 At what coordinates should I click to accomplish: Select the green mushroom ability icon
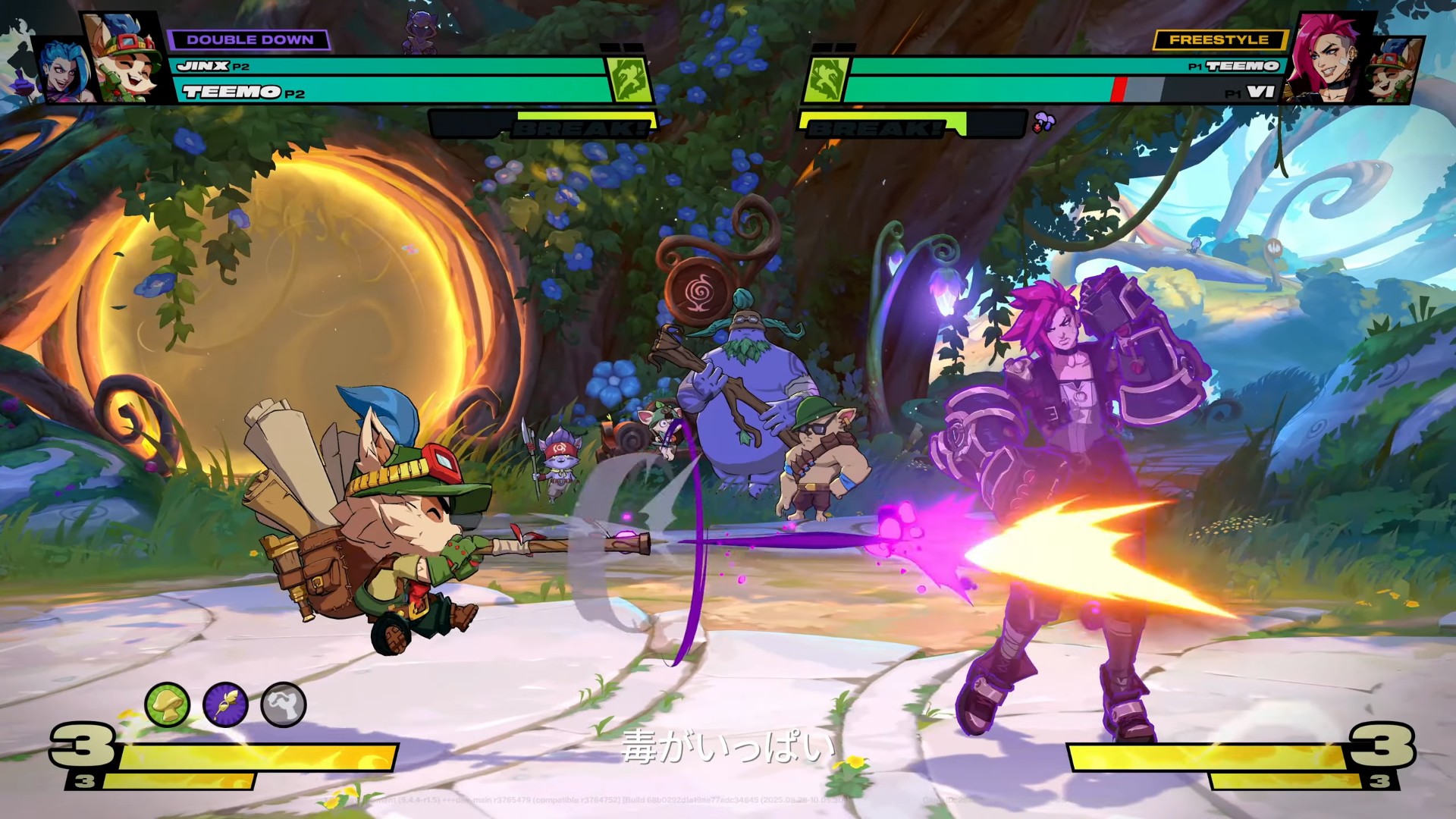pos(167,705)
